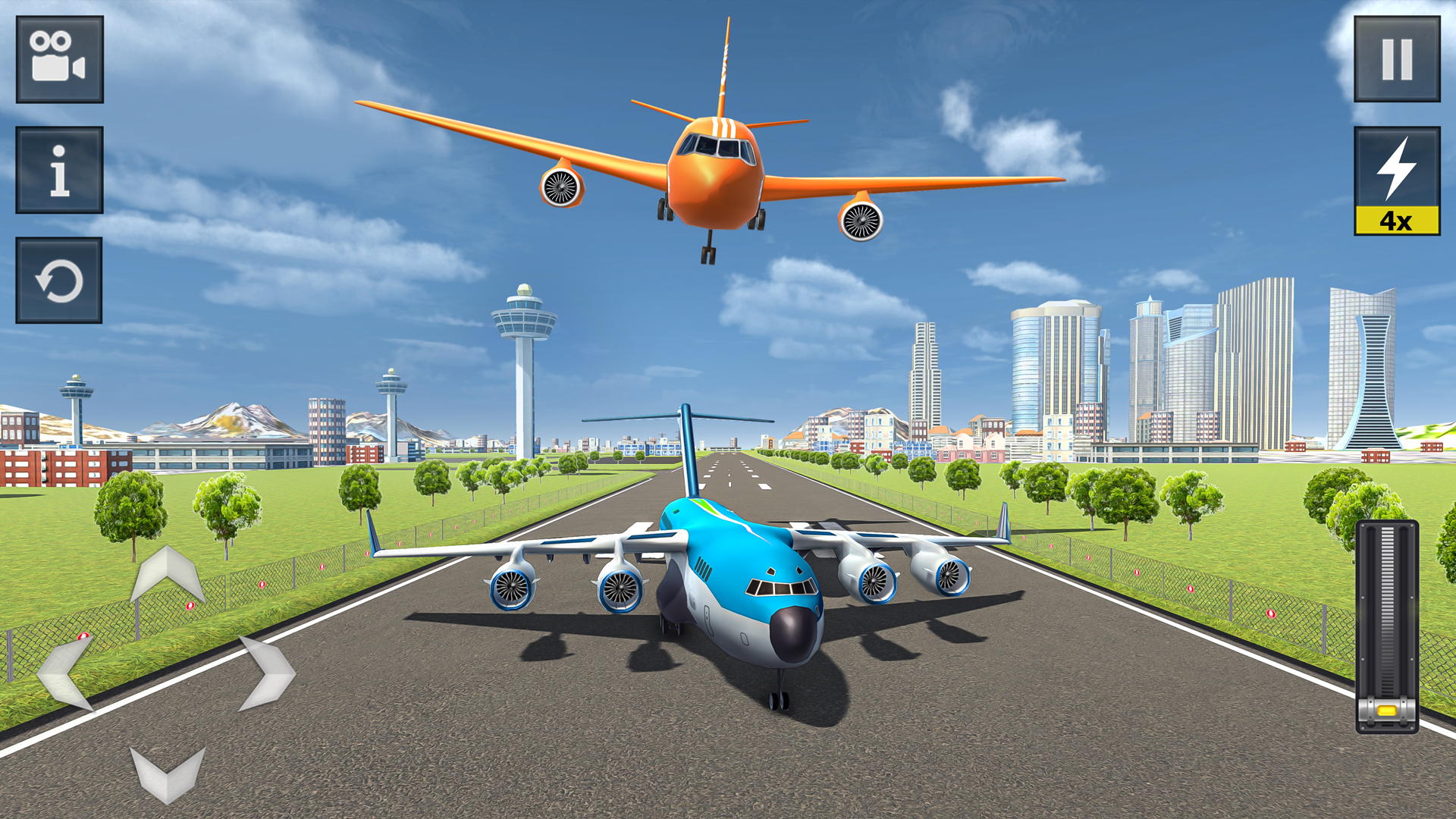The height and width of the screenshot is (819, 1456).
Task: Click the yellow 4x label
Action: click(1397, 220)
